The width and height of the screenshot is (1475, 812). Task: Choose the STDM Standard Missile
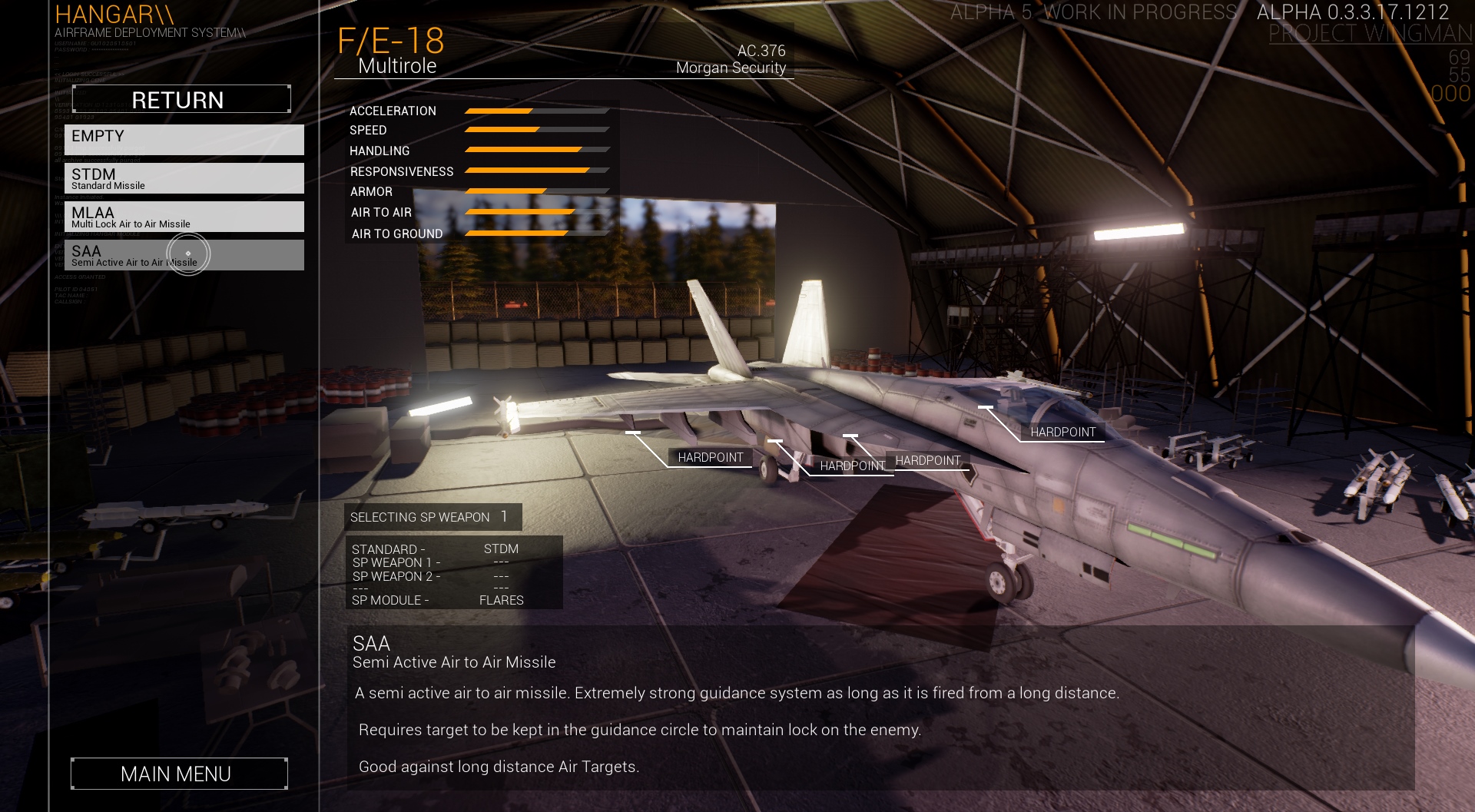pyautogui.click(x=184, y=178)
